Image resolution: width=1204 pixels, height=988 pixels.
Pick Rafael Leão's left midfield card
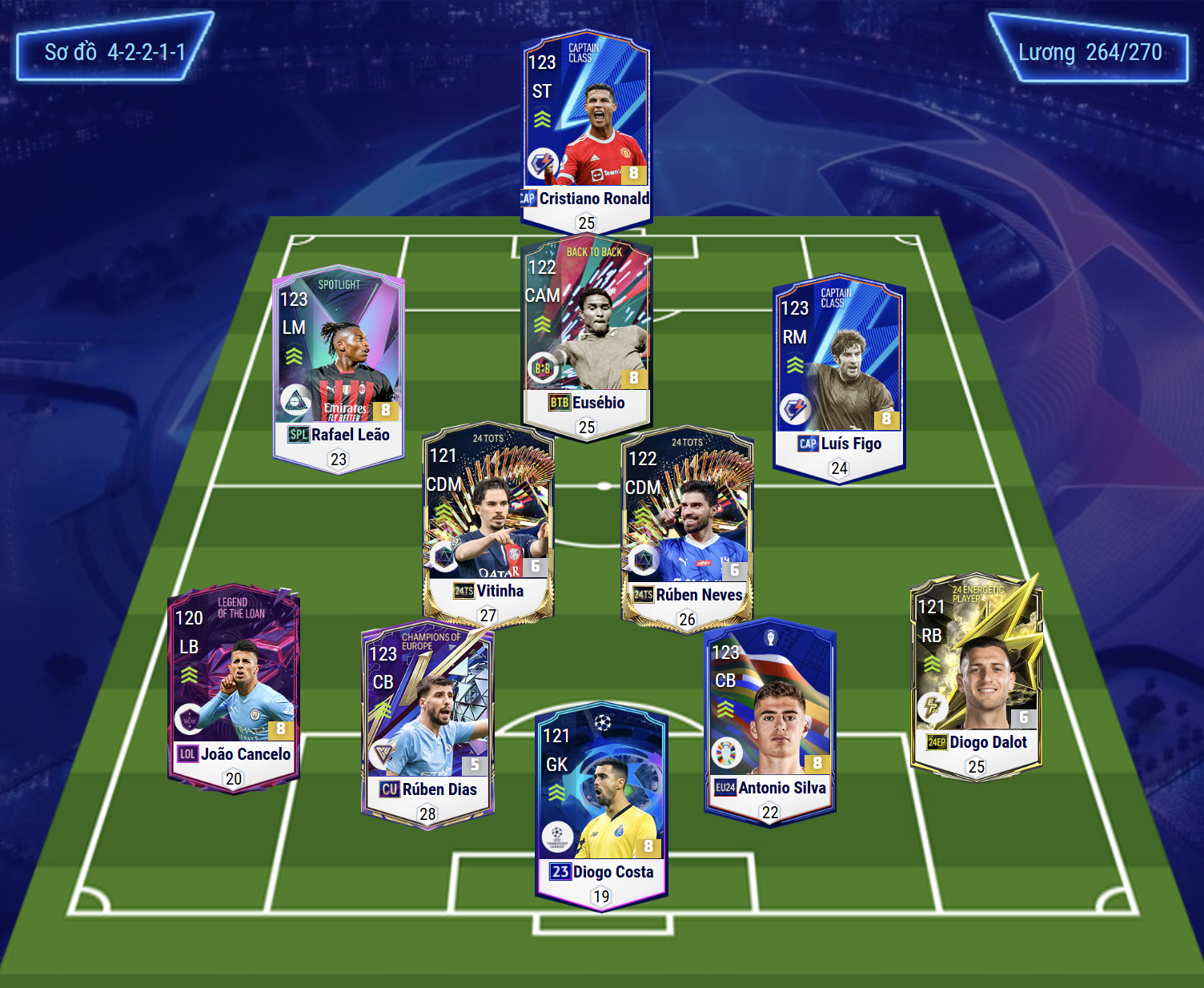tap(338, 368)
